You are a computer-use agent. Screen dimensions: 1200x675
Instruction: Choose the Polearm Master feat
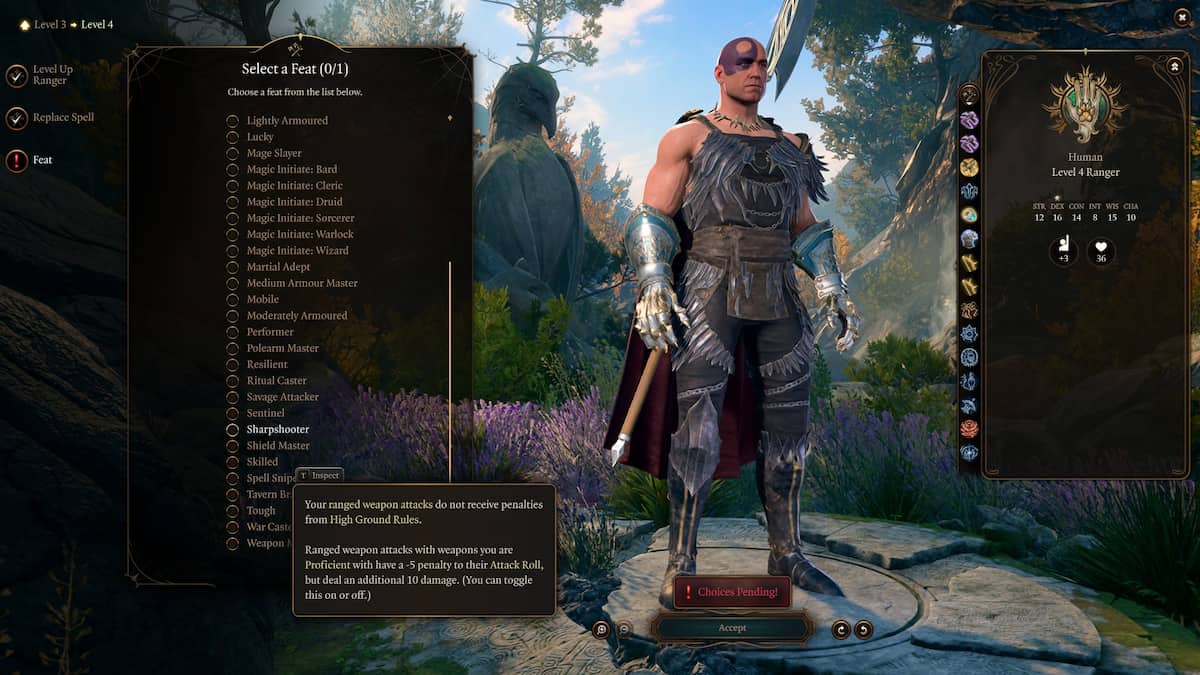click(x=282, y=348)
